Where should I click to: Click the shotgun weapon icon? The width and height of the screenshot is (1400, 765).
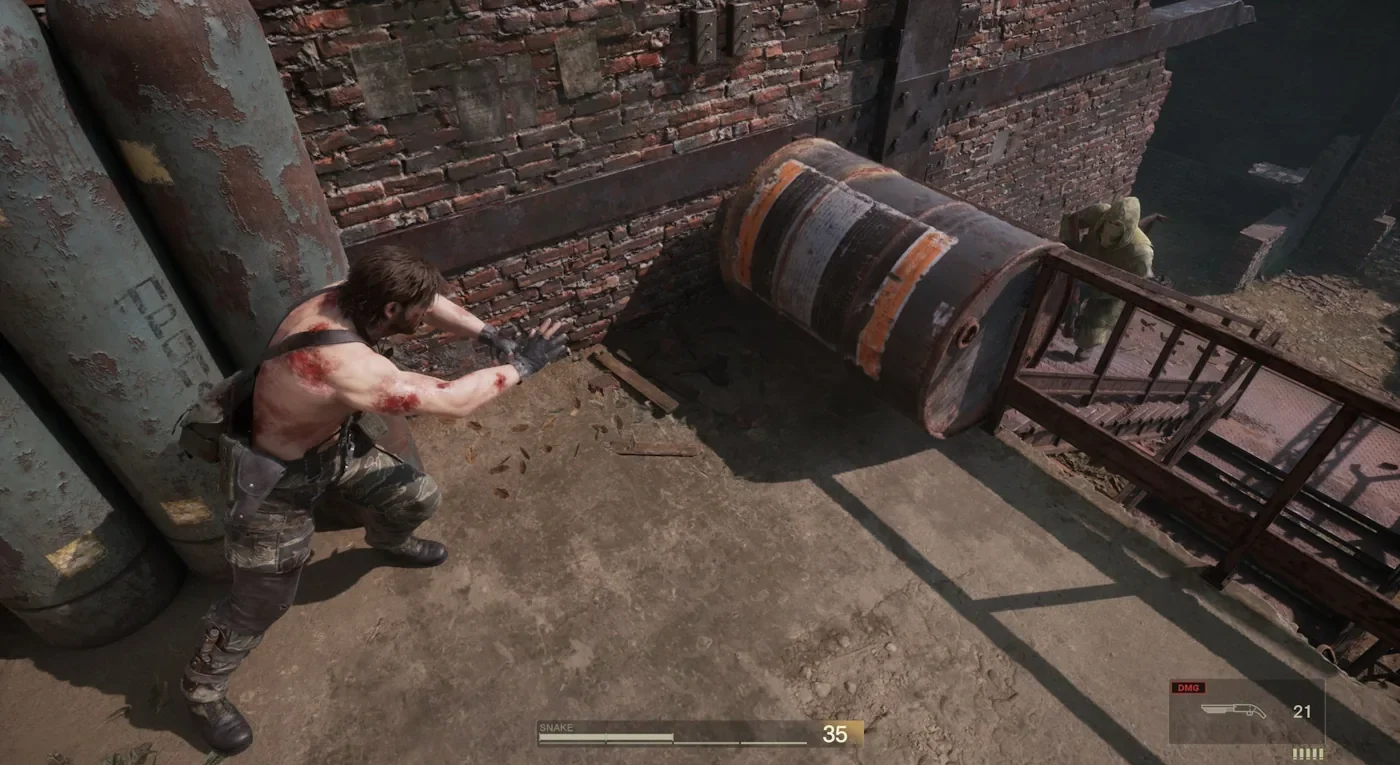coord(1233,709)
